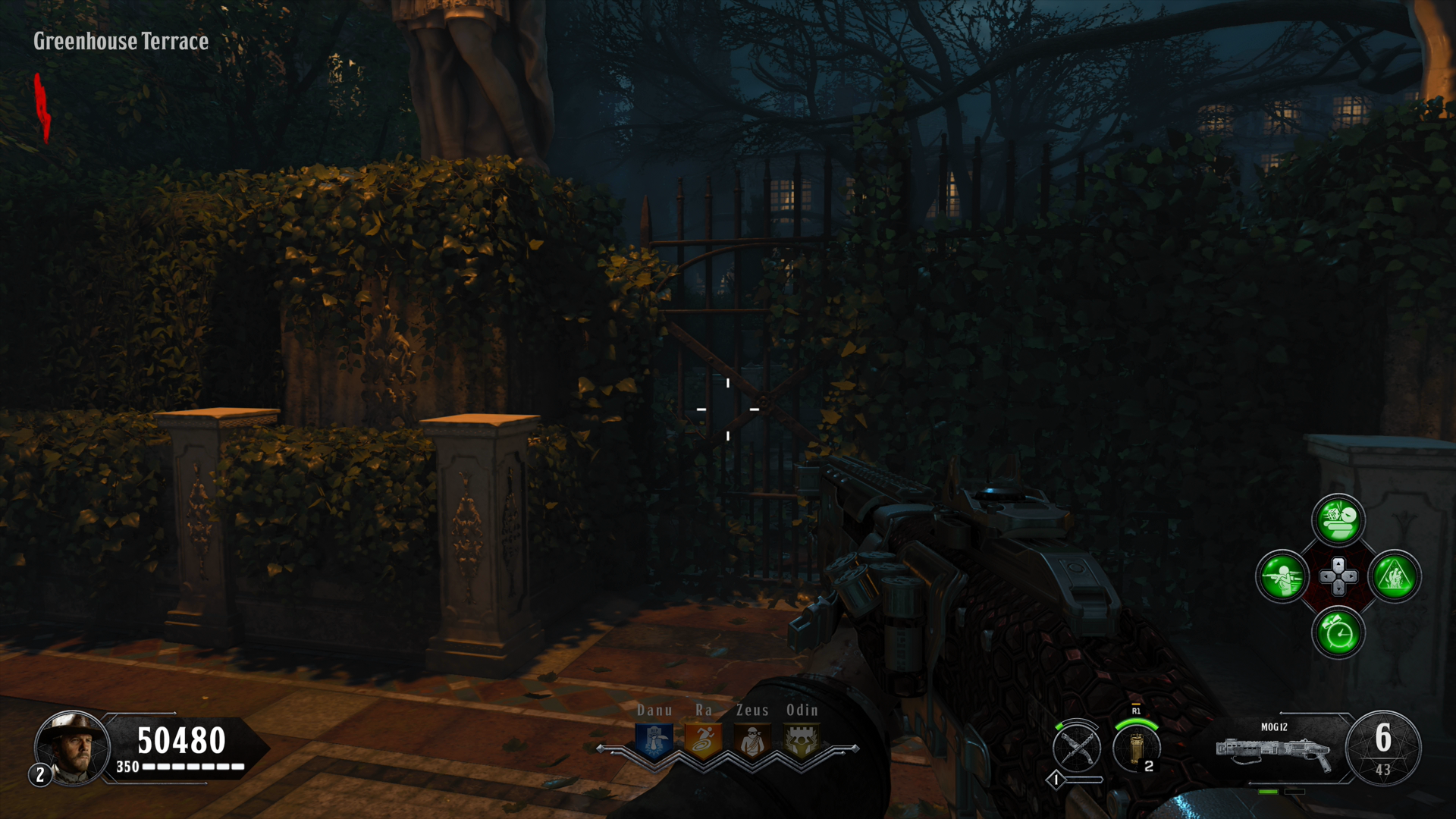Select the equipment canister icon
Screen dimensions: 1456x819
pos(1136,748)
